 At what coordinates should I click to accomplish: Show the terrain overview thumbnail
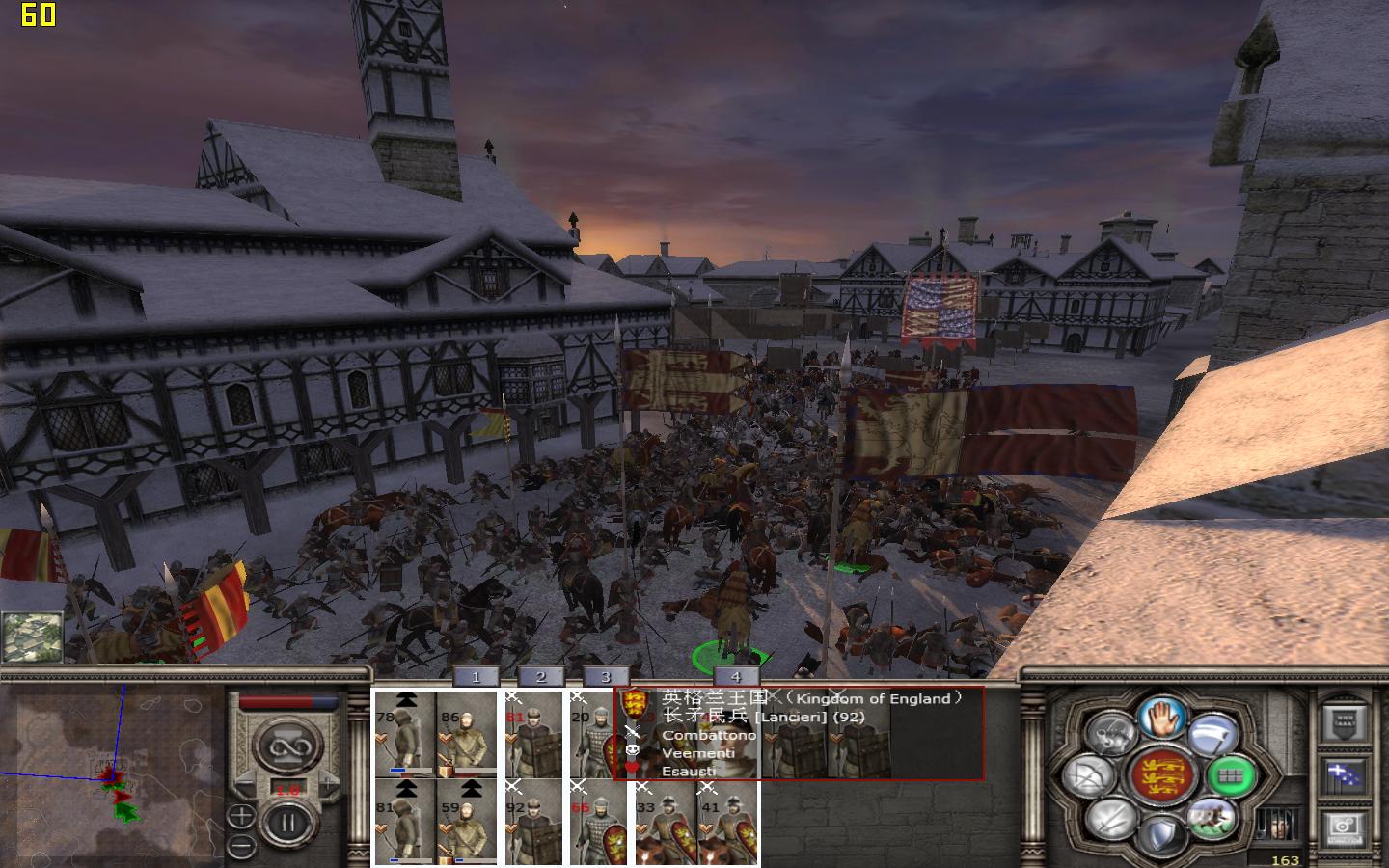(x=32, y=637)
